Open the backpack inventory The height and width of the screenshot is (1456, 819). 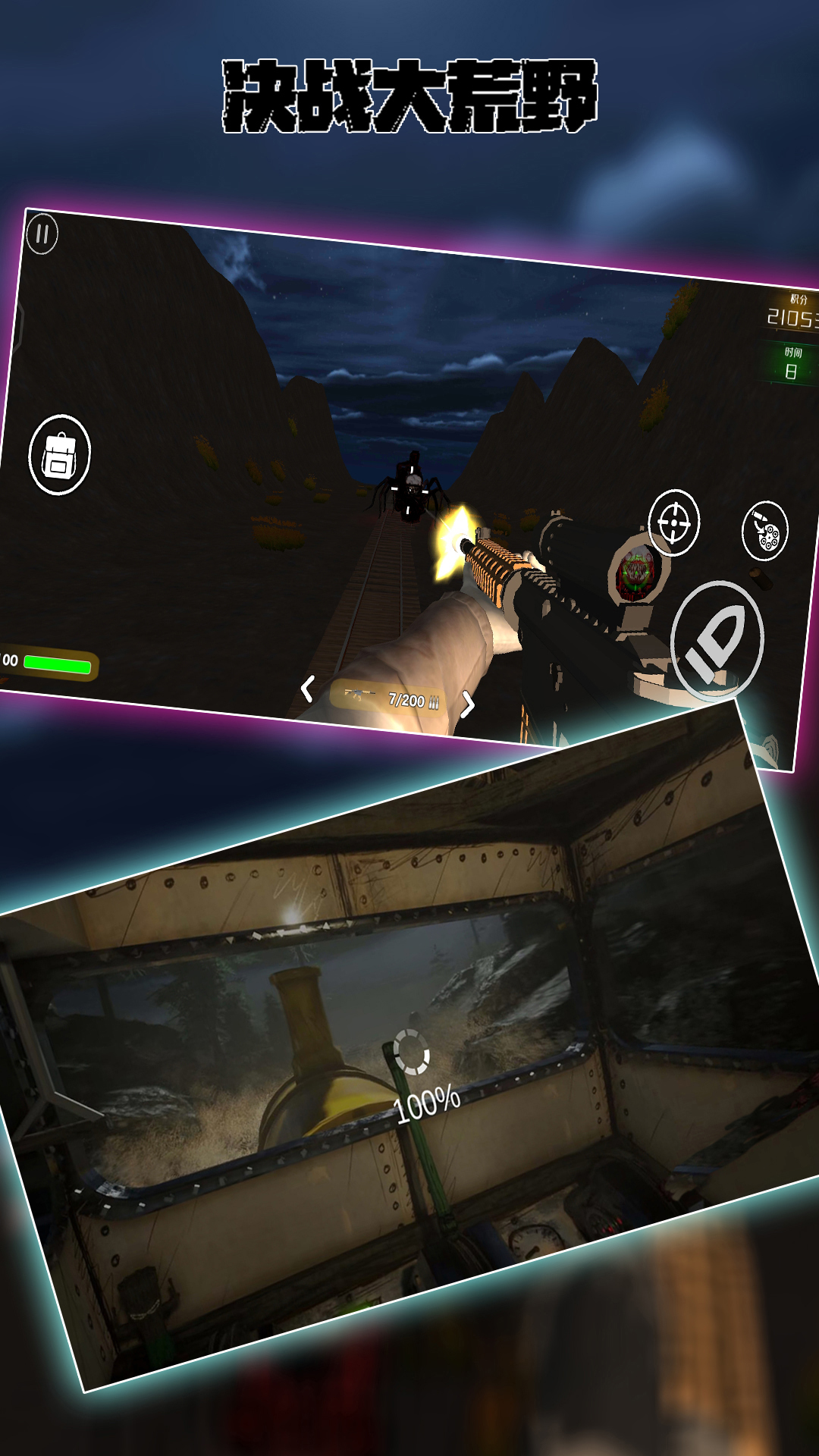click(59, 455)
